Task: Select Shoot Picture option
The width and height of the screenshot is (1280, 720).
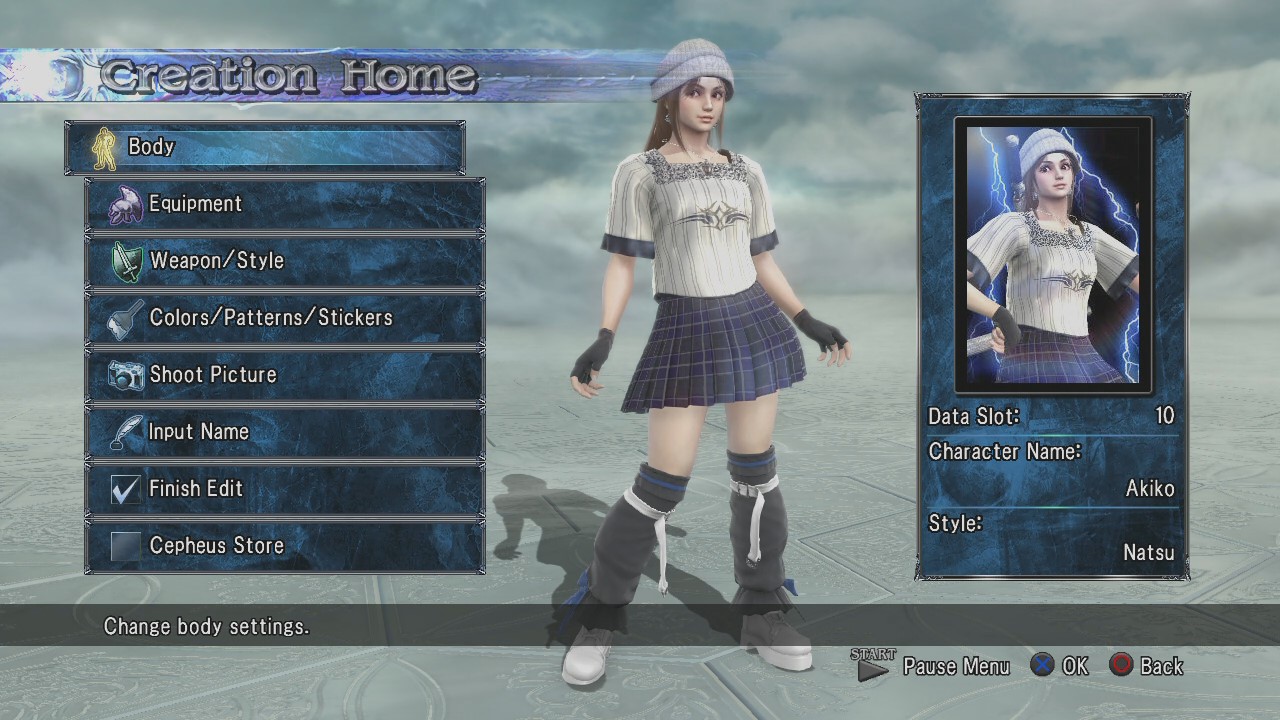Action: [285, 375]
